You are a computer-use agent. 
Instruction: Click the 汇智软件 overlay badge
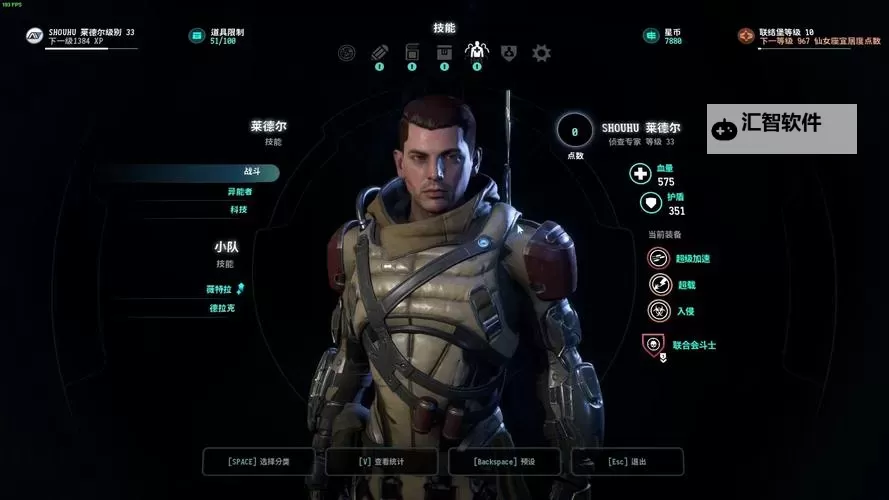click(781, 128)
